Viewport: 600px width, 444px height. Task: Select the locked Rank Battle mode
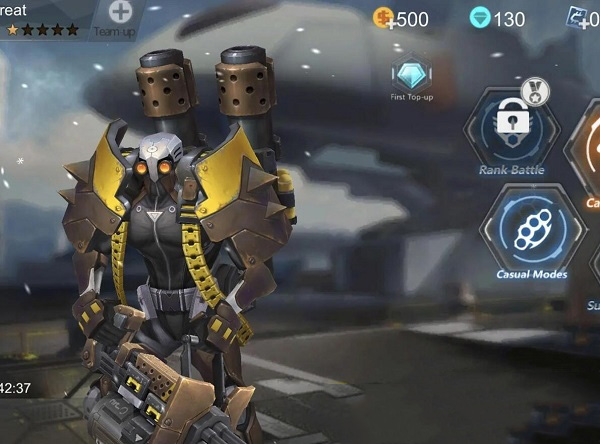click(512, 129)
